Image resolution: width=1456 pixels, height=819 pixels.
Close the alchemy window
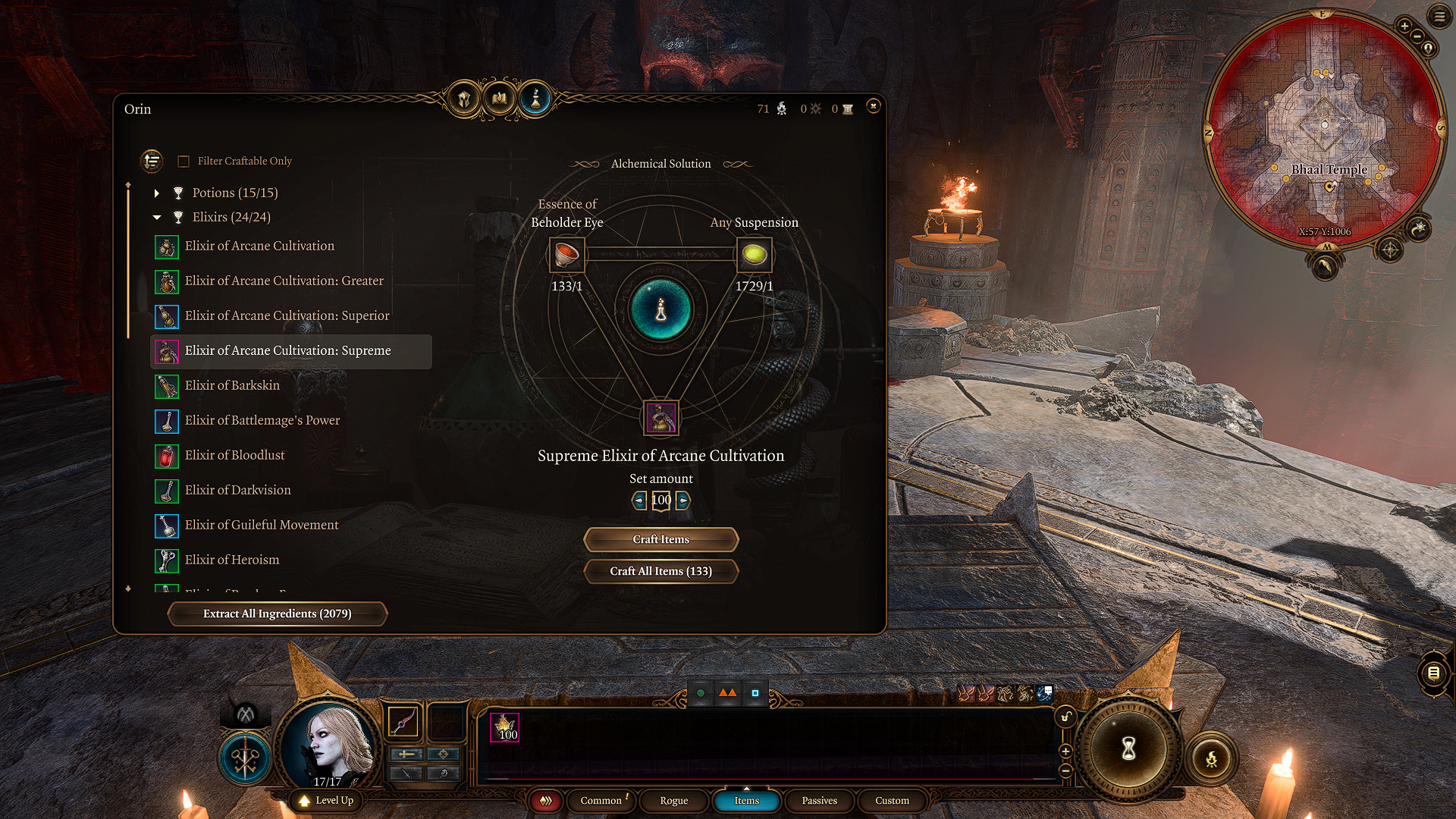[x=873, y=106]
